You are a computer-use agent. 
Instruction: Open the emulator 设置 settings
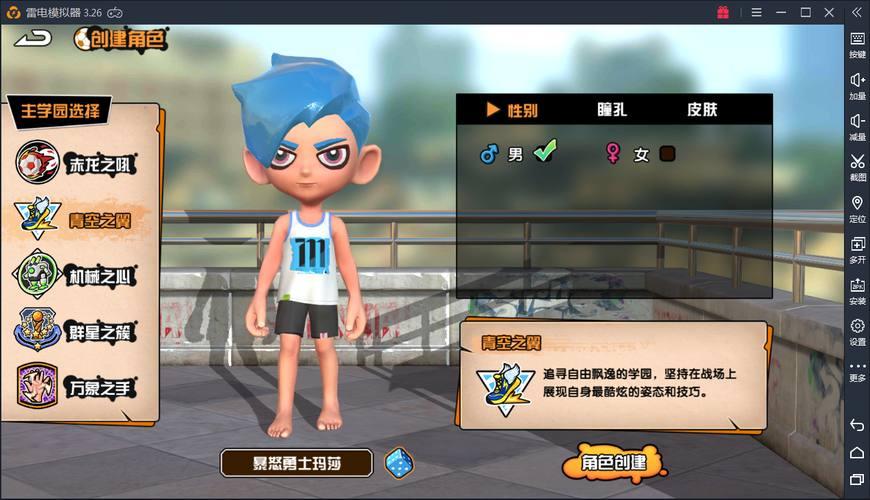857,331
